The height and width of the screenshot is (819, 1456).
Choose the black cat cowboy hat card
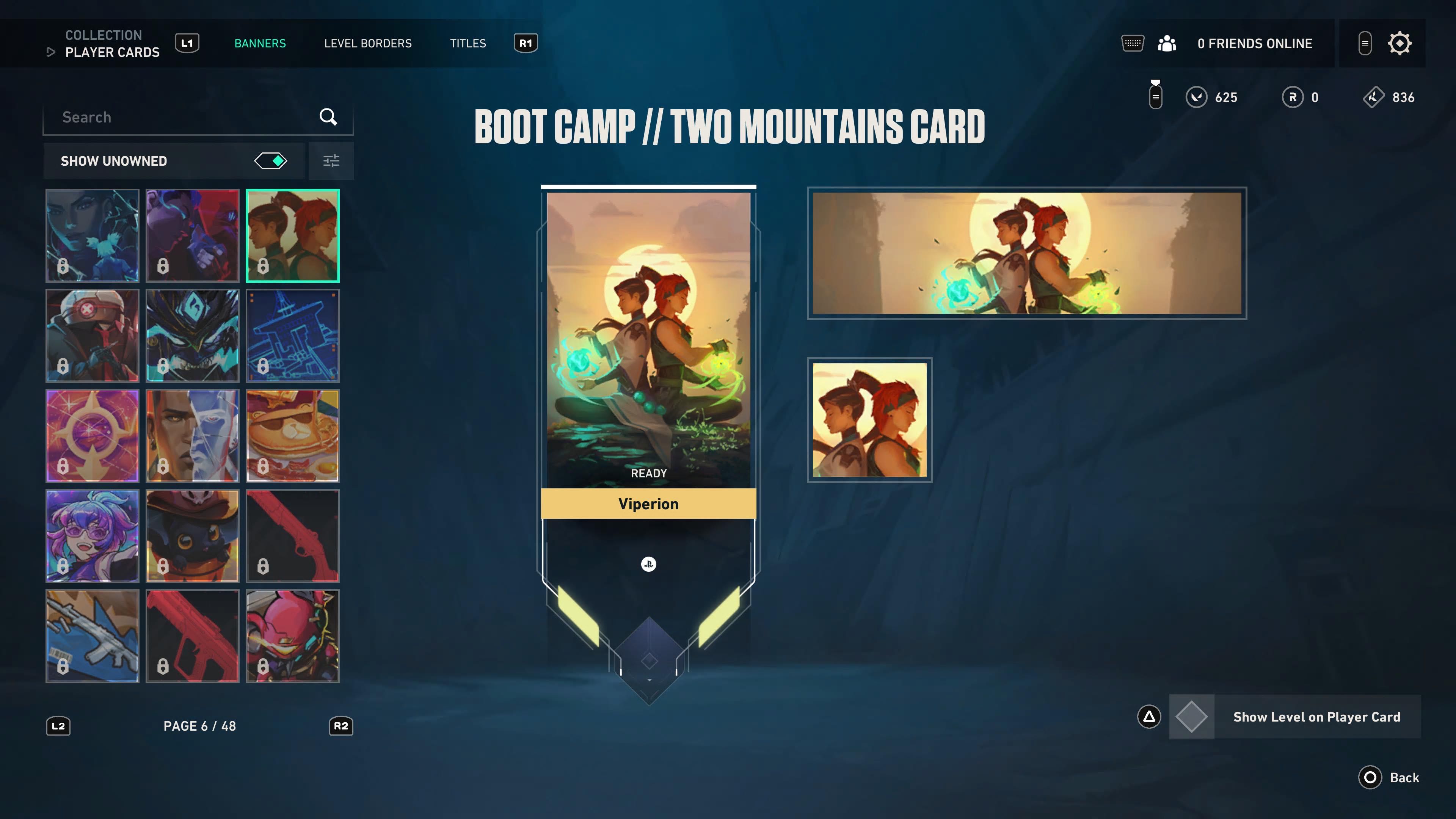[192, 536]
